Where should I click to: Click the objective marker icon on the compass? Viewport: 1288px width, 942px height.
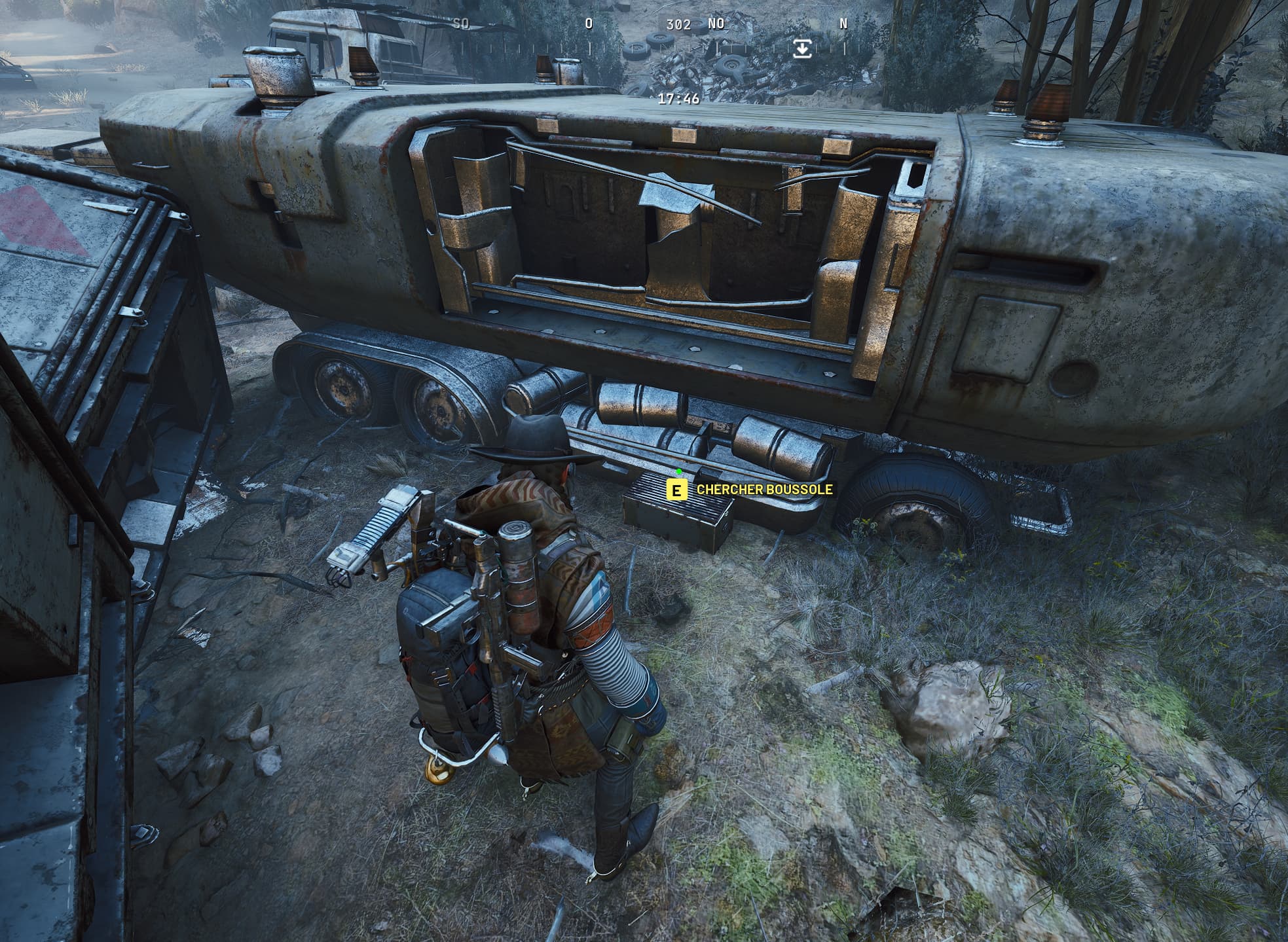point(801,48)
